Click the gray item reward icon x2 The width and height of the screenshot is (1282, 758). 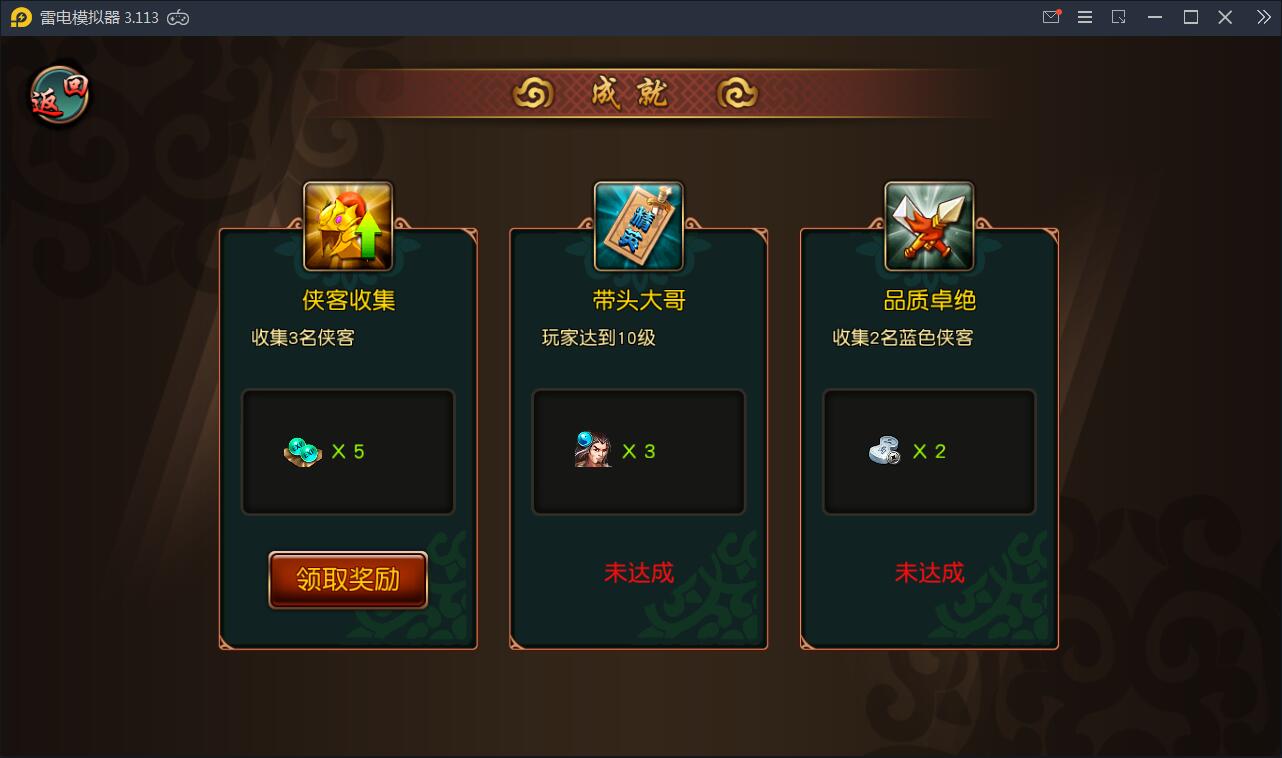pos(884,451)
